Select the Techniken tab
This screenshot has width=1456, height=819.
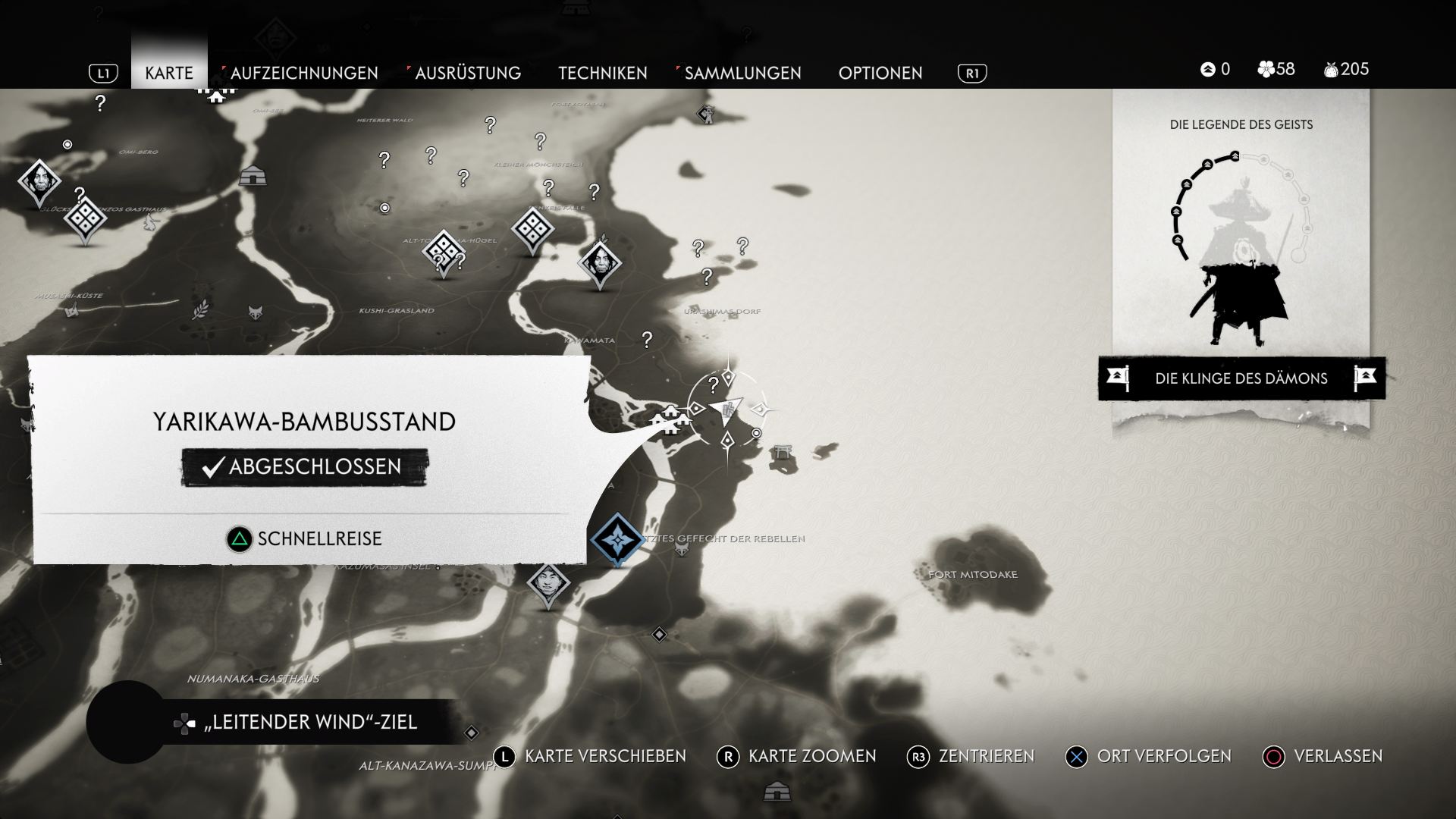coord(603,73)
